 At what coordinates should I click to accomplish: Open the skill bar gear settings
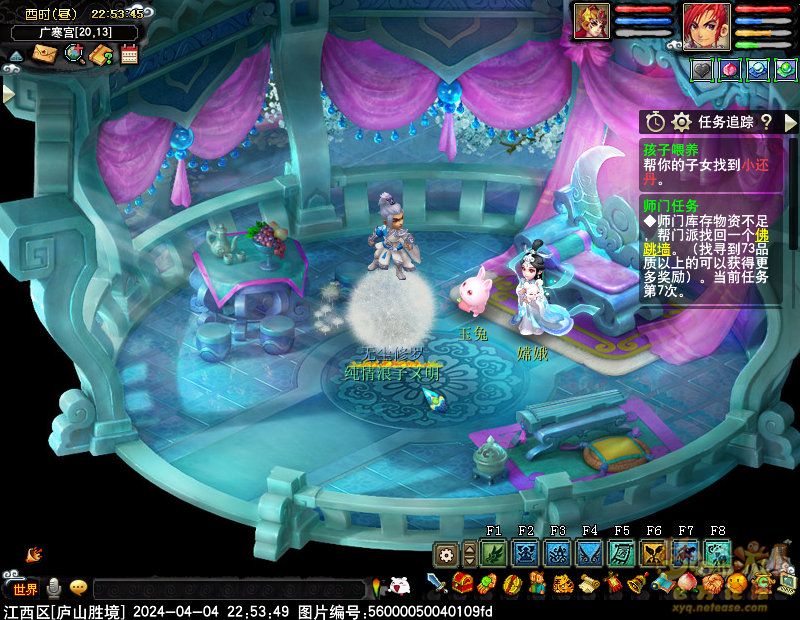446,553
